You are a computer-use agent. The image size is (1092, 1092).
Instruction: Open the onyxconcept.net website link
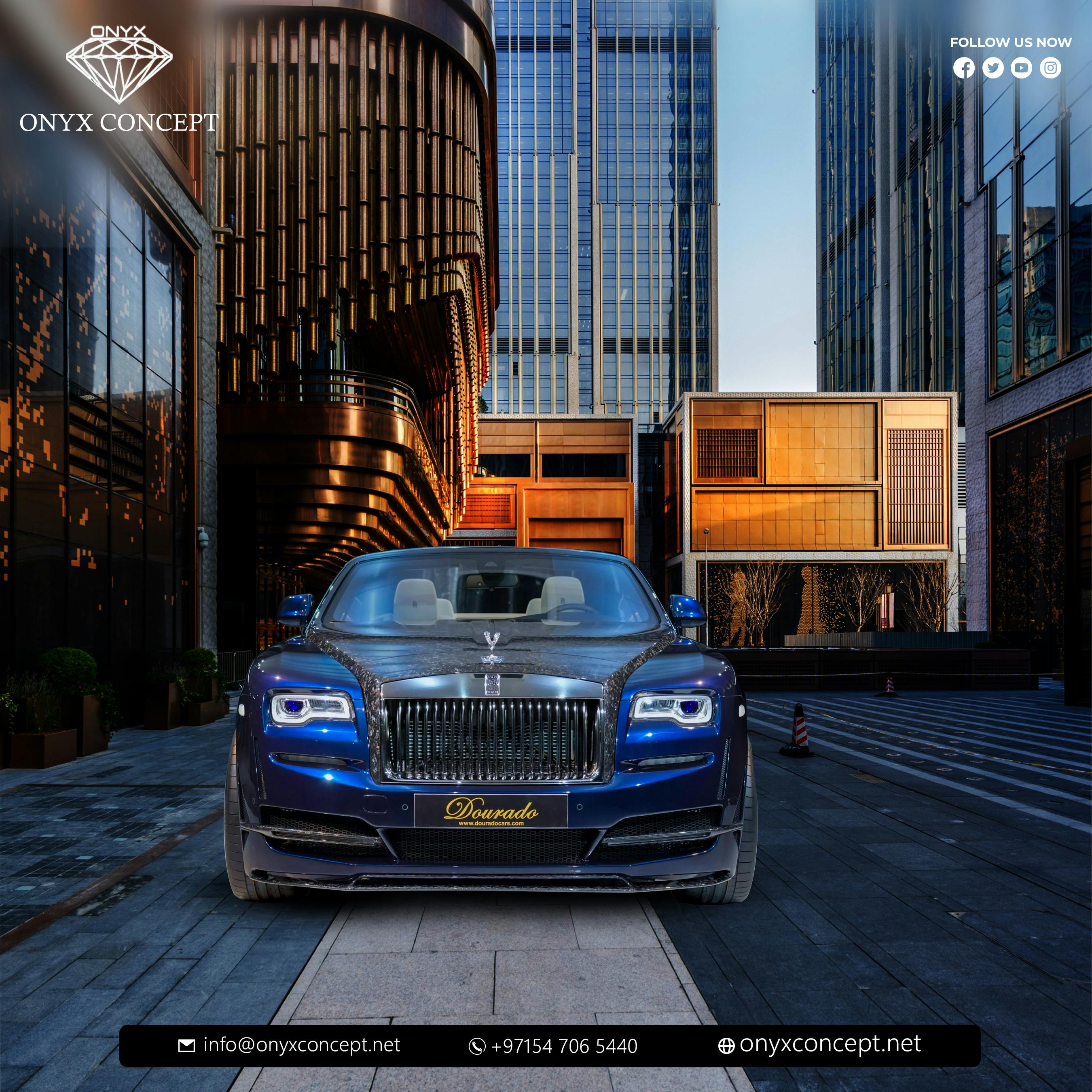coord(830,1044)
